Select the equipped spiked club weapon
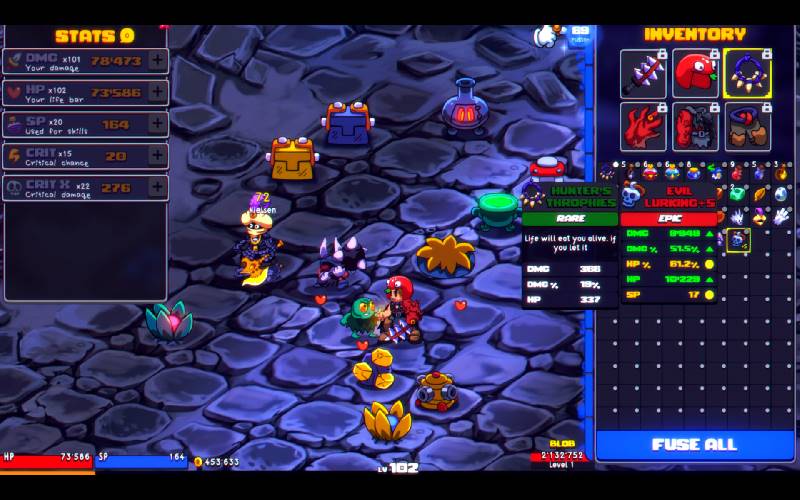The image size is (800, 500). [x=643, y=73]
